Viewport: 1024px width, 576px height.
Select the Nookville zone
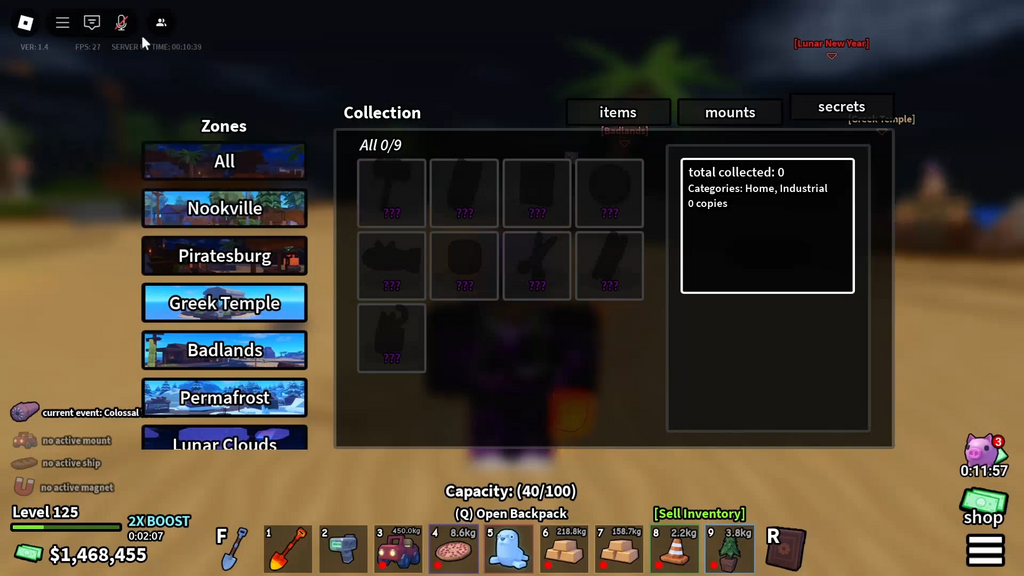(224, 208)
